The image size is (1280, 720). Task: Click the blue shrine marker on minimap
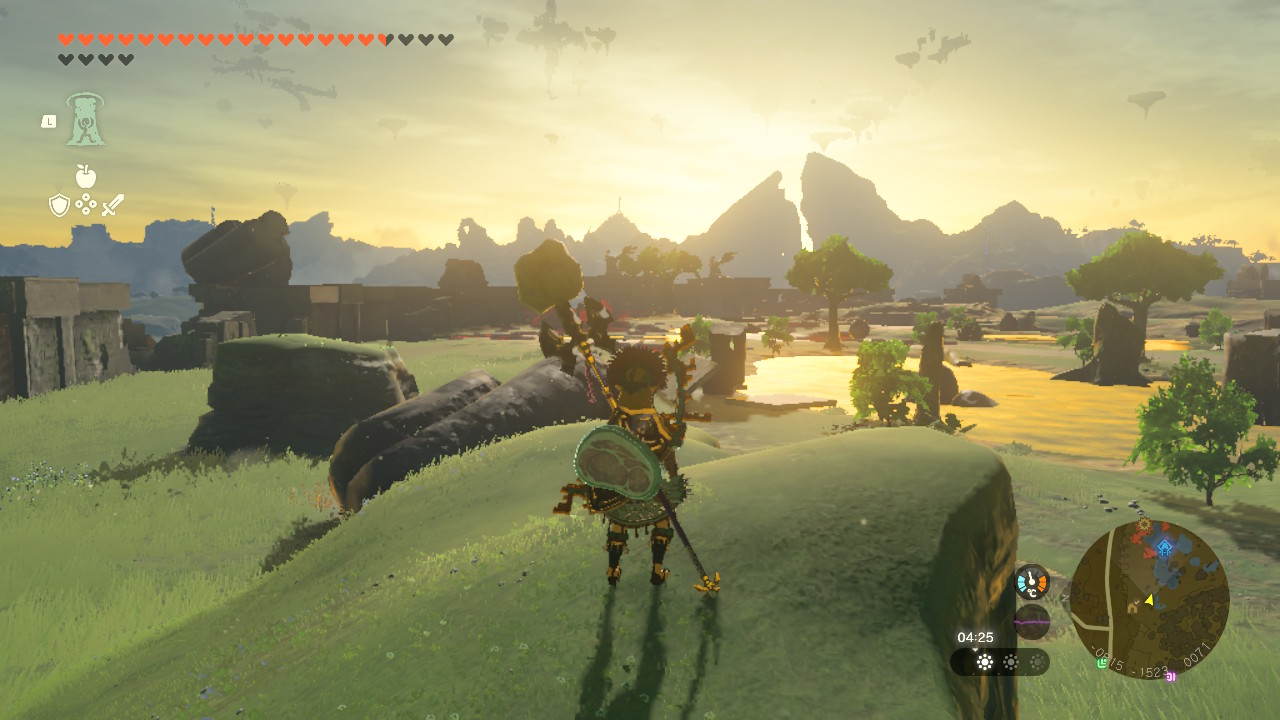click(1164, 547)
